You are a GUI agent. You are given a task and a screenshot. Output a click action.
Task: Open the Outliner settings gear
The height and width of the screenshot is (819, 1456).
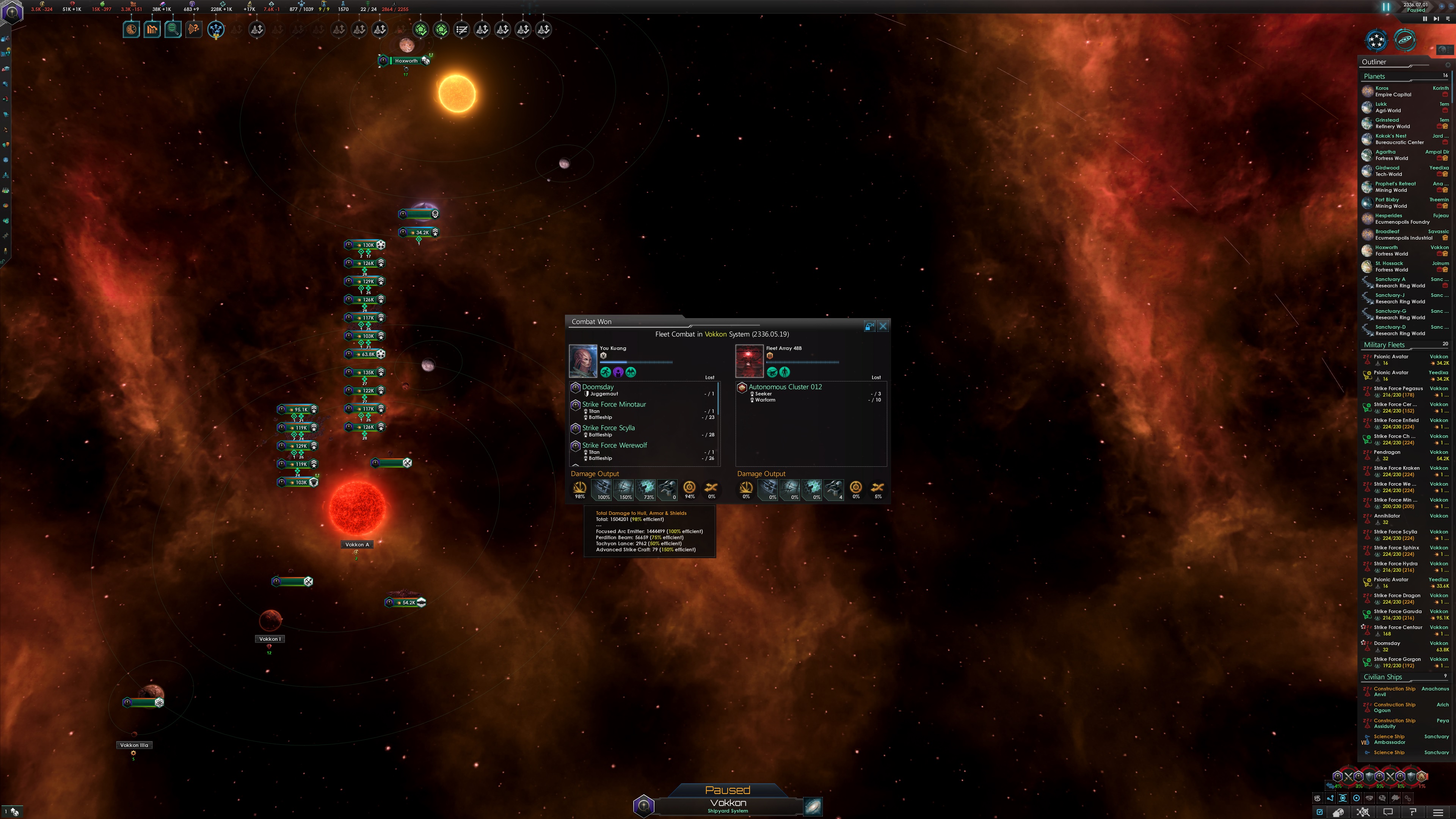pos(1448,65)
